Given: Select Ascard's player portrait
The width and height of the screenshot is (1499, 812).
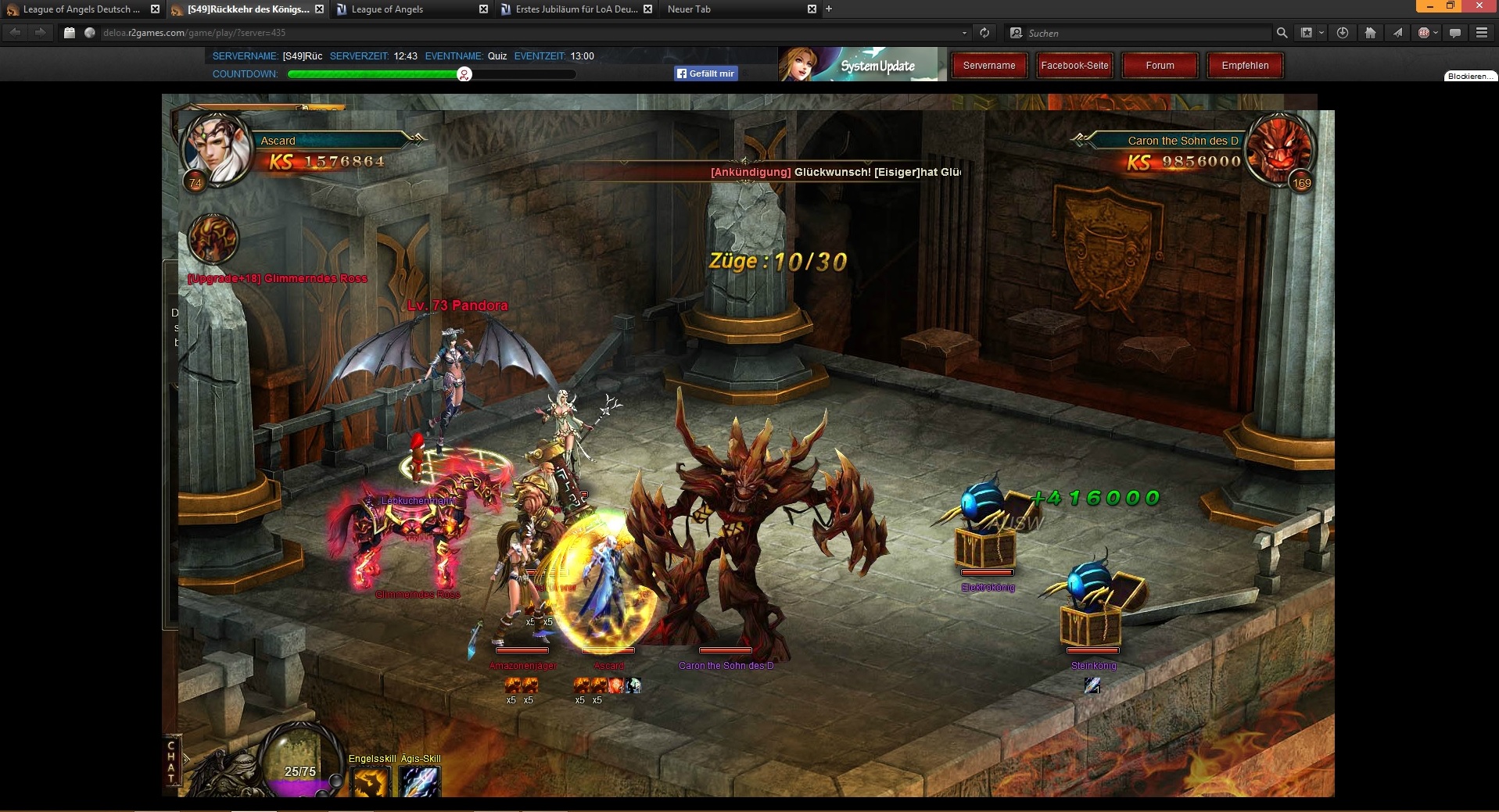Looking at the screenshot, I should (x=215, y=148).
